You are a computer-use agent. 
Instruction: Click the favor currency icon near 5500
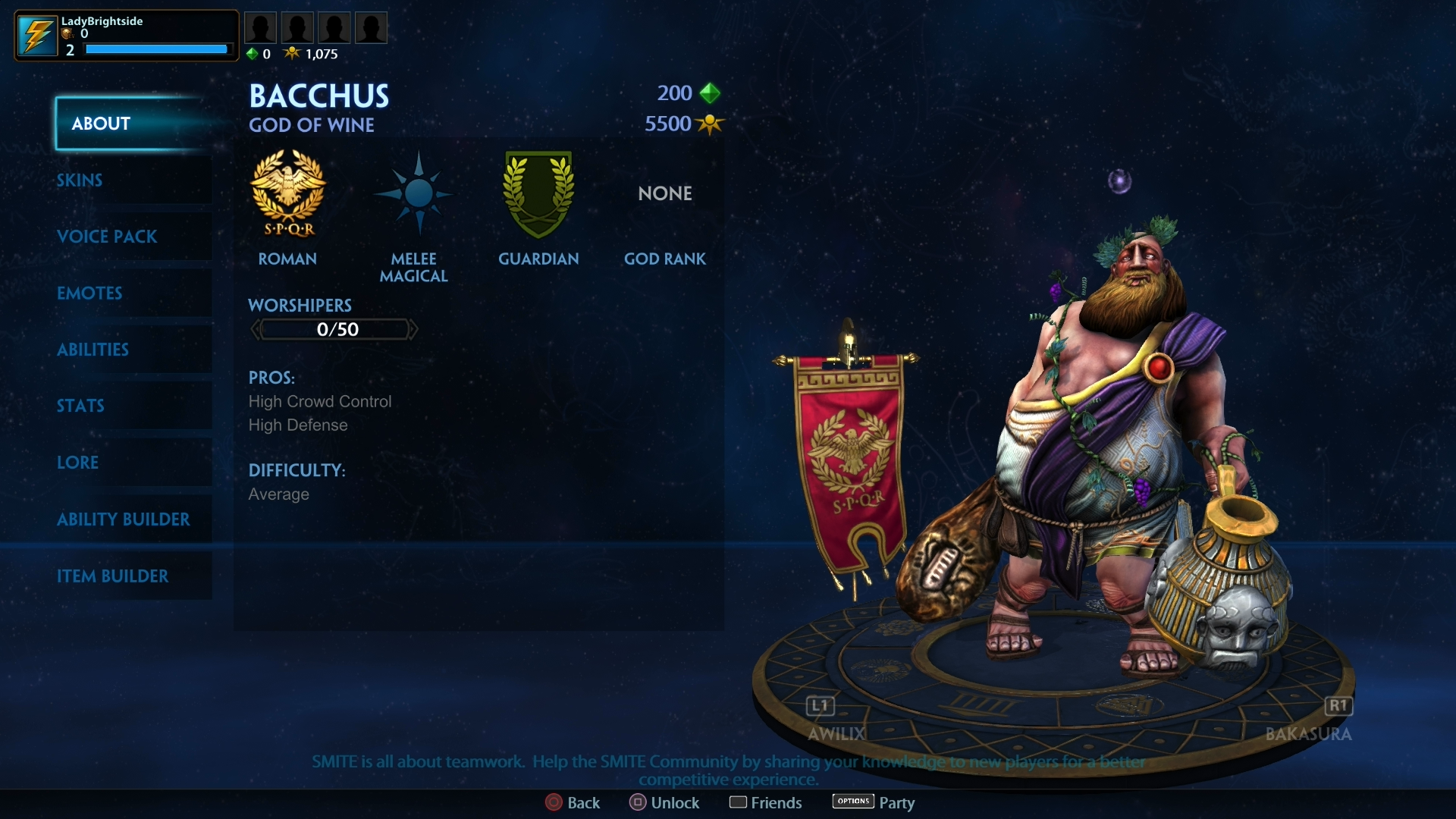711,124
